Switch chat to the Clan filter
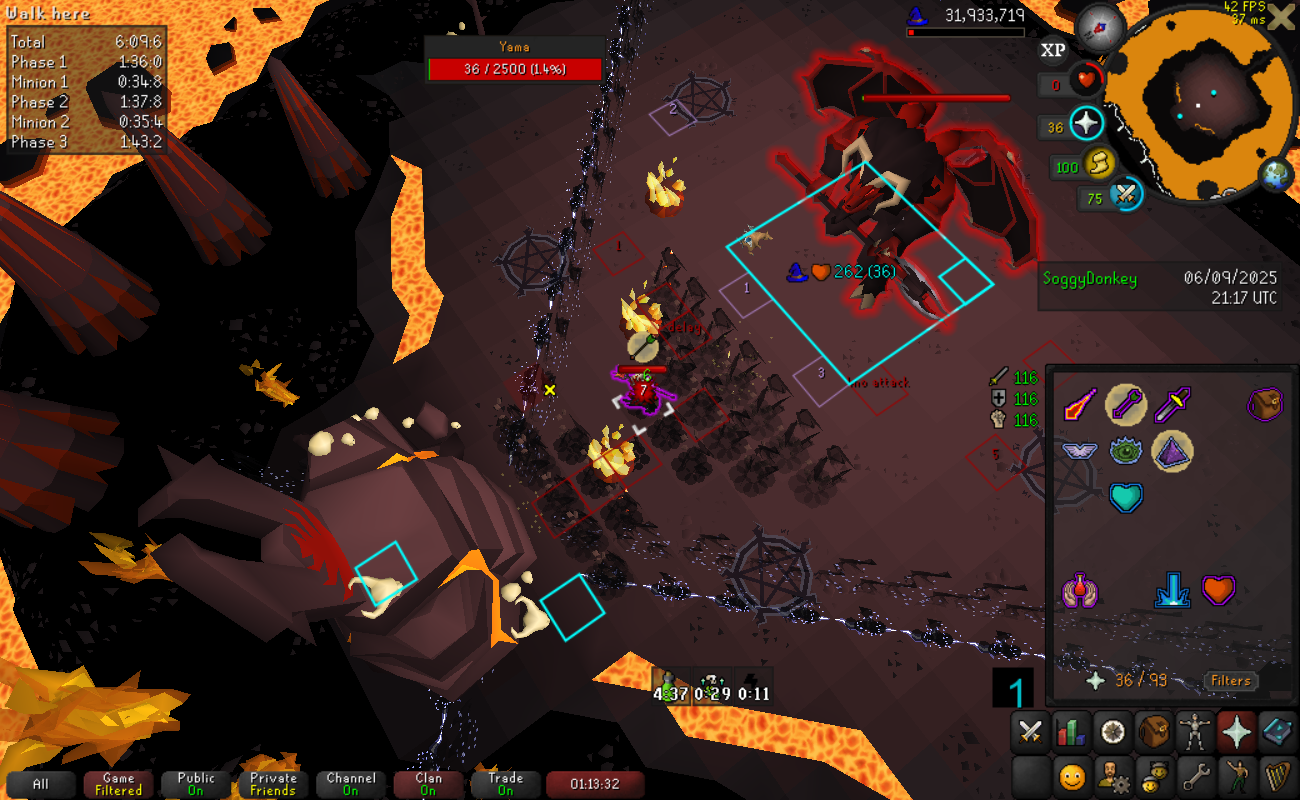 pos(428,784)
